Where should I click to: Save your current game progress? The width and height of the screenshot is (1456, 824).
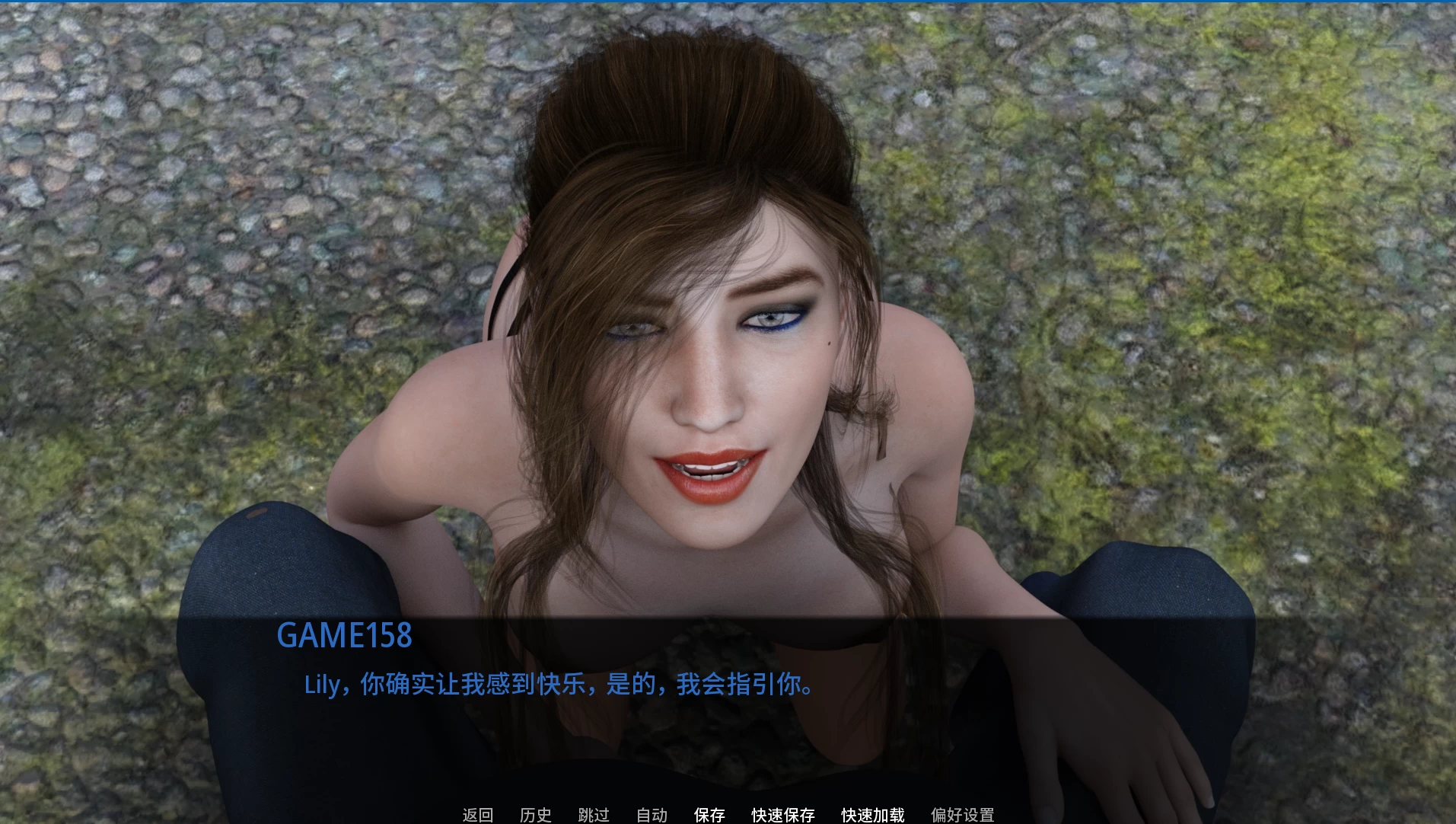click(710, 815)
